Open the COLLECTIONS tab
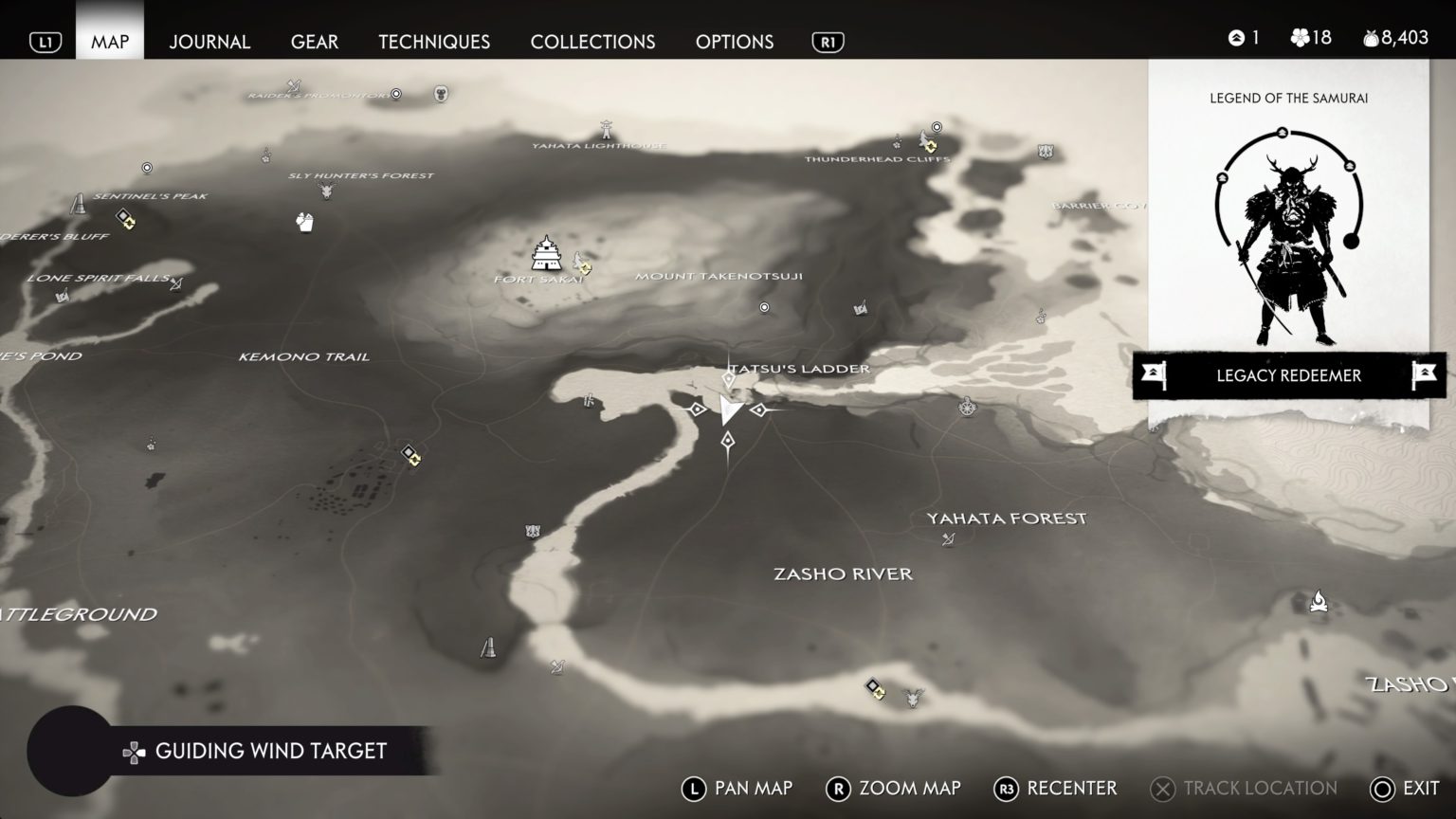The image size is (1456, 819). 592,42
